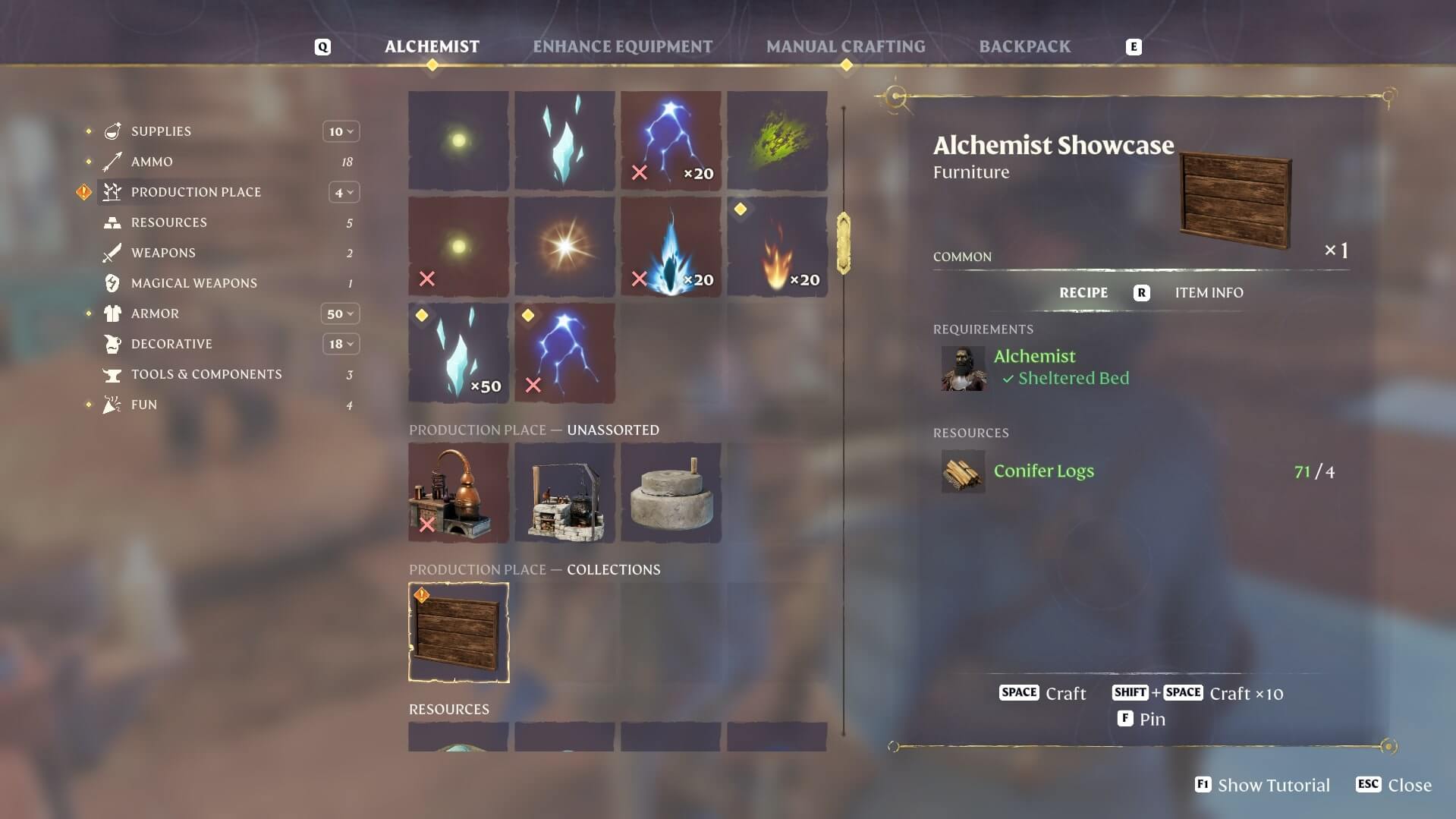This screenshot has width=1456, height=819.
Task: Show the Magical Weapons category
Action: click(193, 283)
